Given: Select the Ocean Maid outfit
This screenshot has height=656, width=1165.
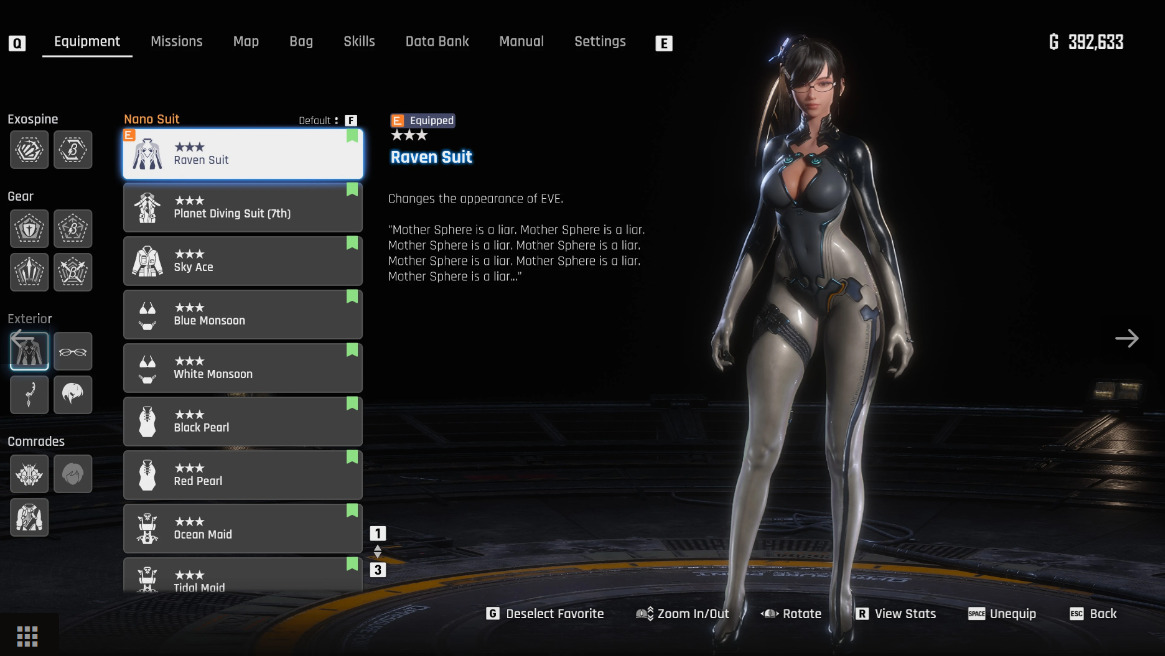Looking at the screenshot, I should (x=243, y=528).
